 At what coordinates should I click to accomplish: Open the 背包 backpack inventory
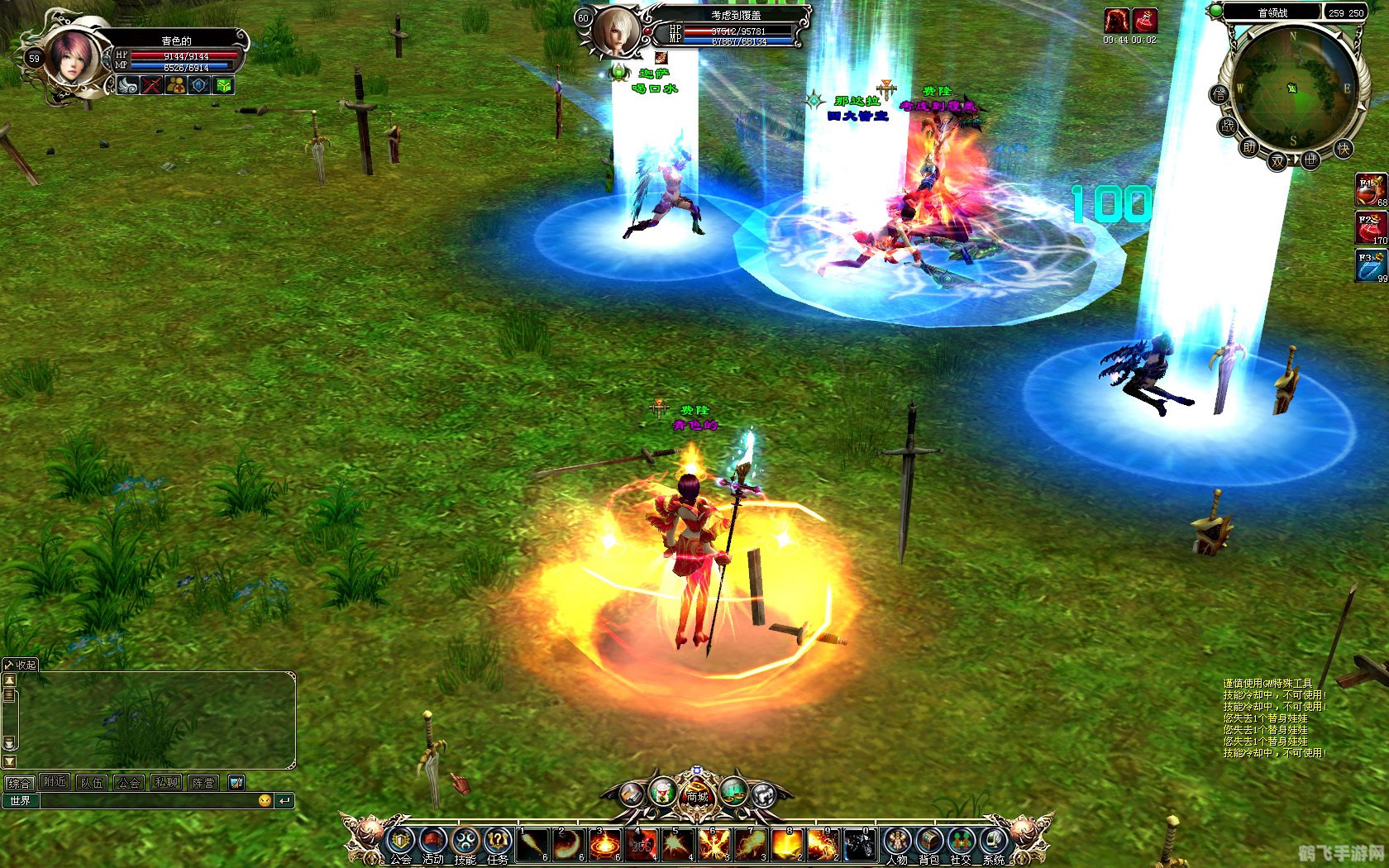[929, 842]
